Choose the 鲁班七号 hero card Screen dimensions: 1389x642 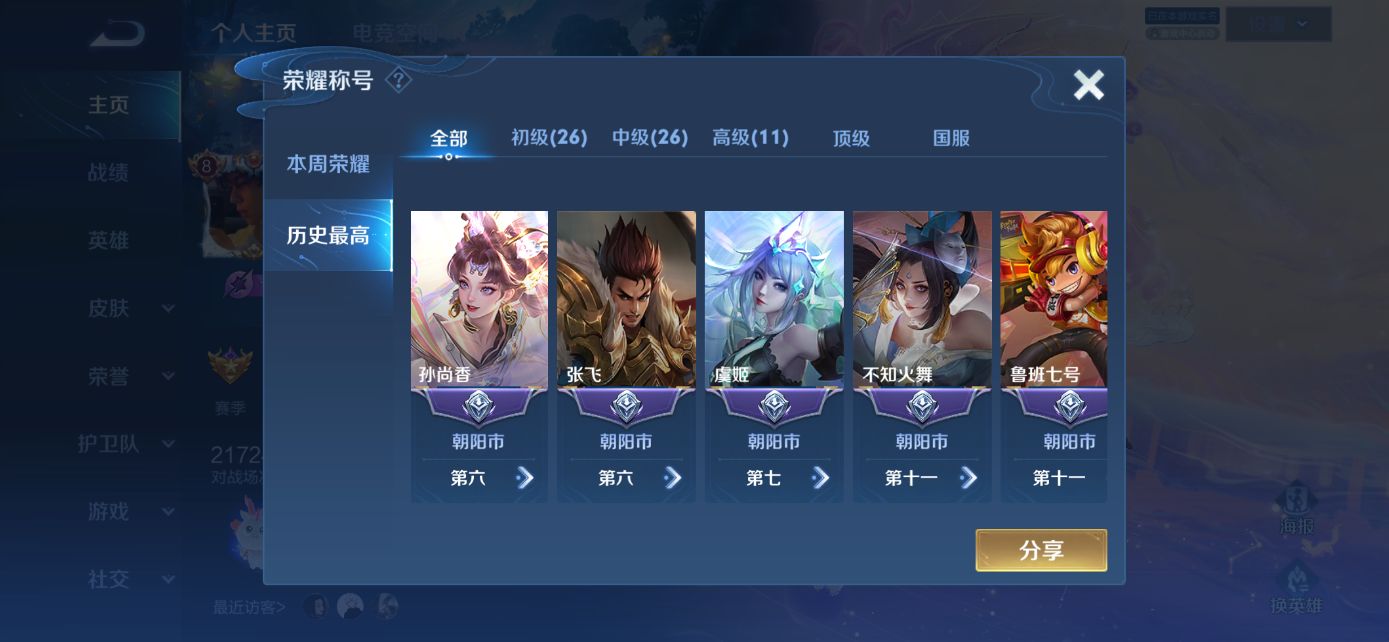[1054, 300]
